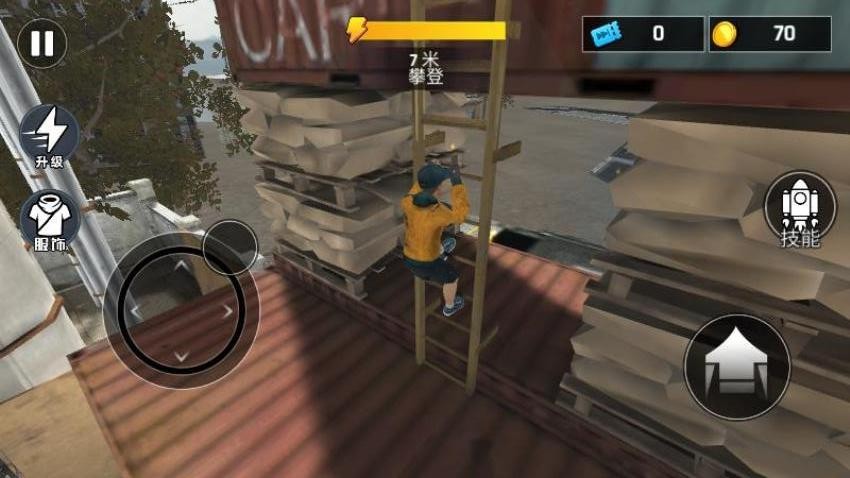
Task: Tap the joystick's left arrow
Action: coord(134,311)
